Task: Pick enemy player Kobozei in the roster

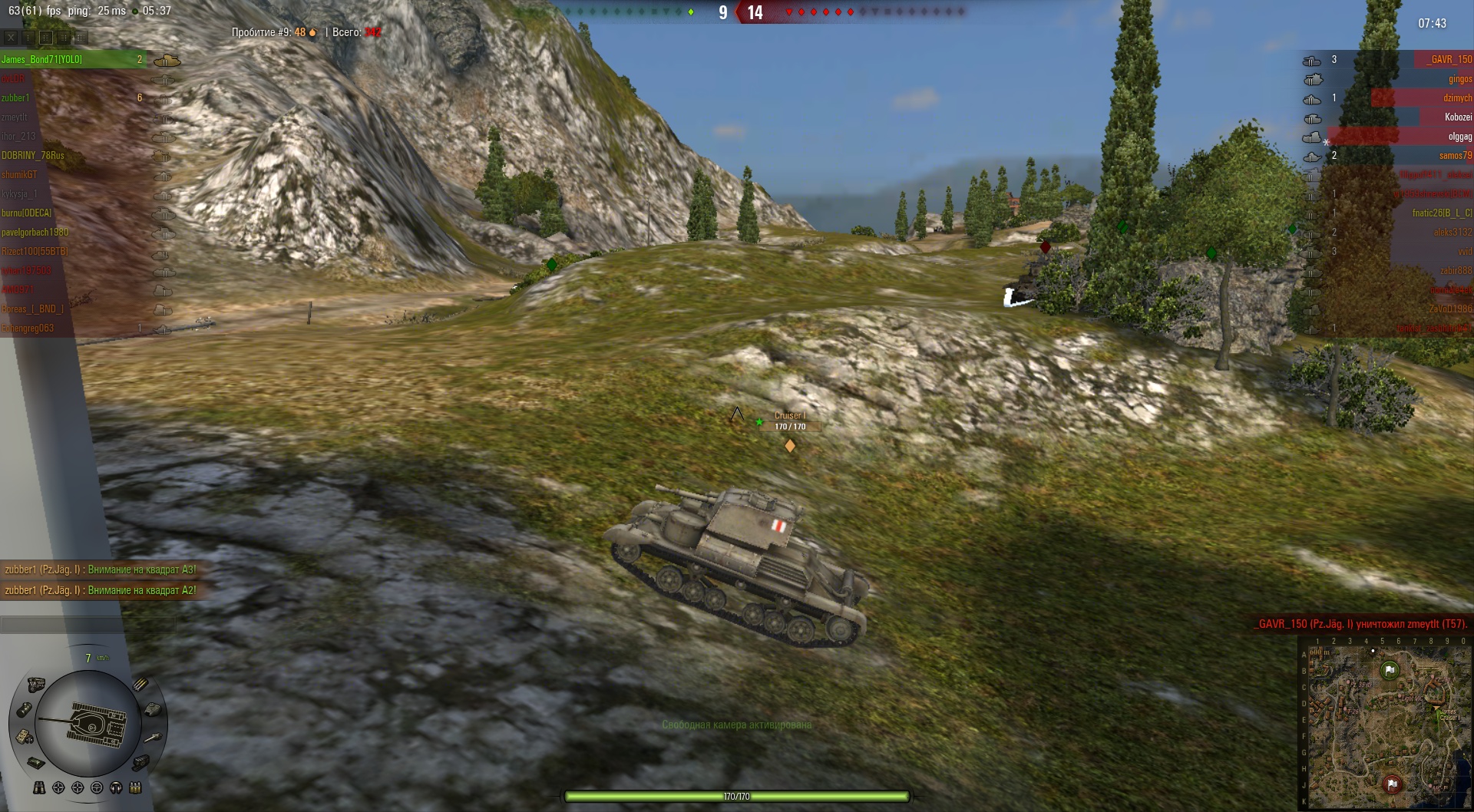Action: pyautogui.click(x=1458, y=117)
